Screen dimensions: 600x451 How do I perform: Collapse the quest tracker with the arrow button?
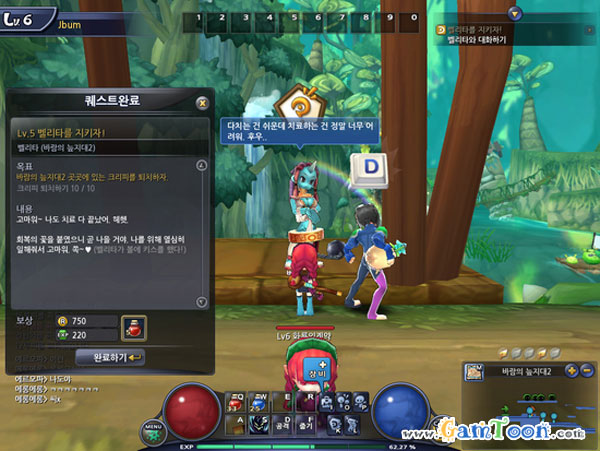515,13
